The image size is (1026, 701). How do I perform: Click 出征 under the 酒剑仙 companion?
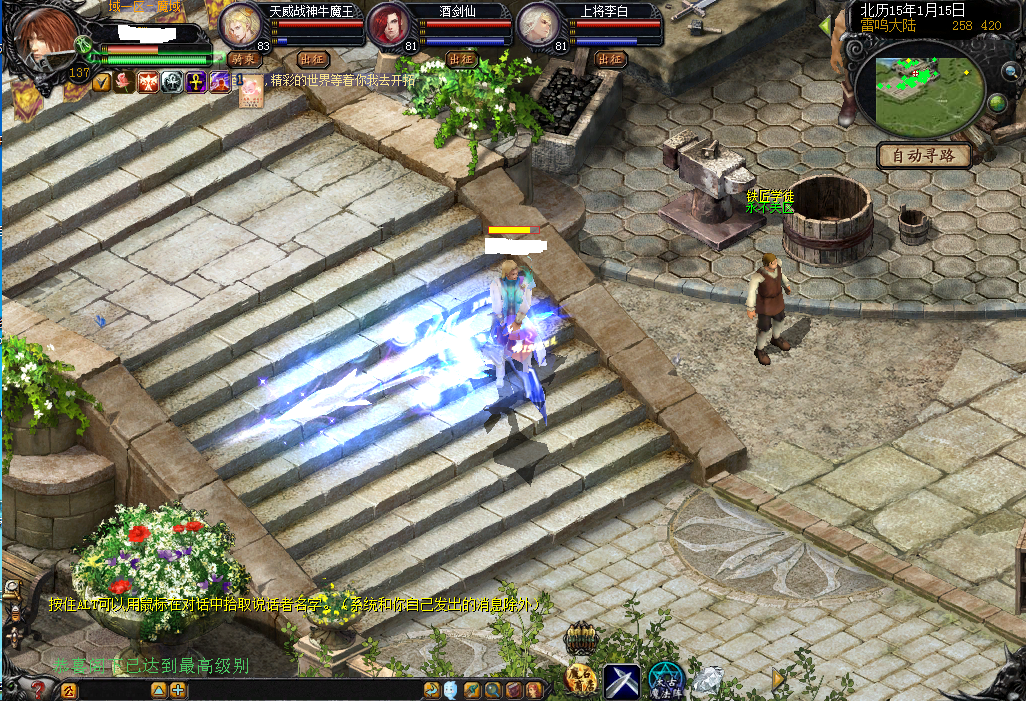coord(461,59)
